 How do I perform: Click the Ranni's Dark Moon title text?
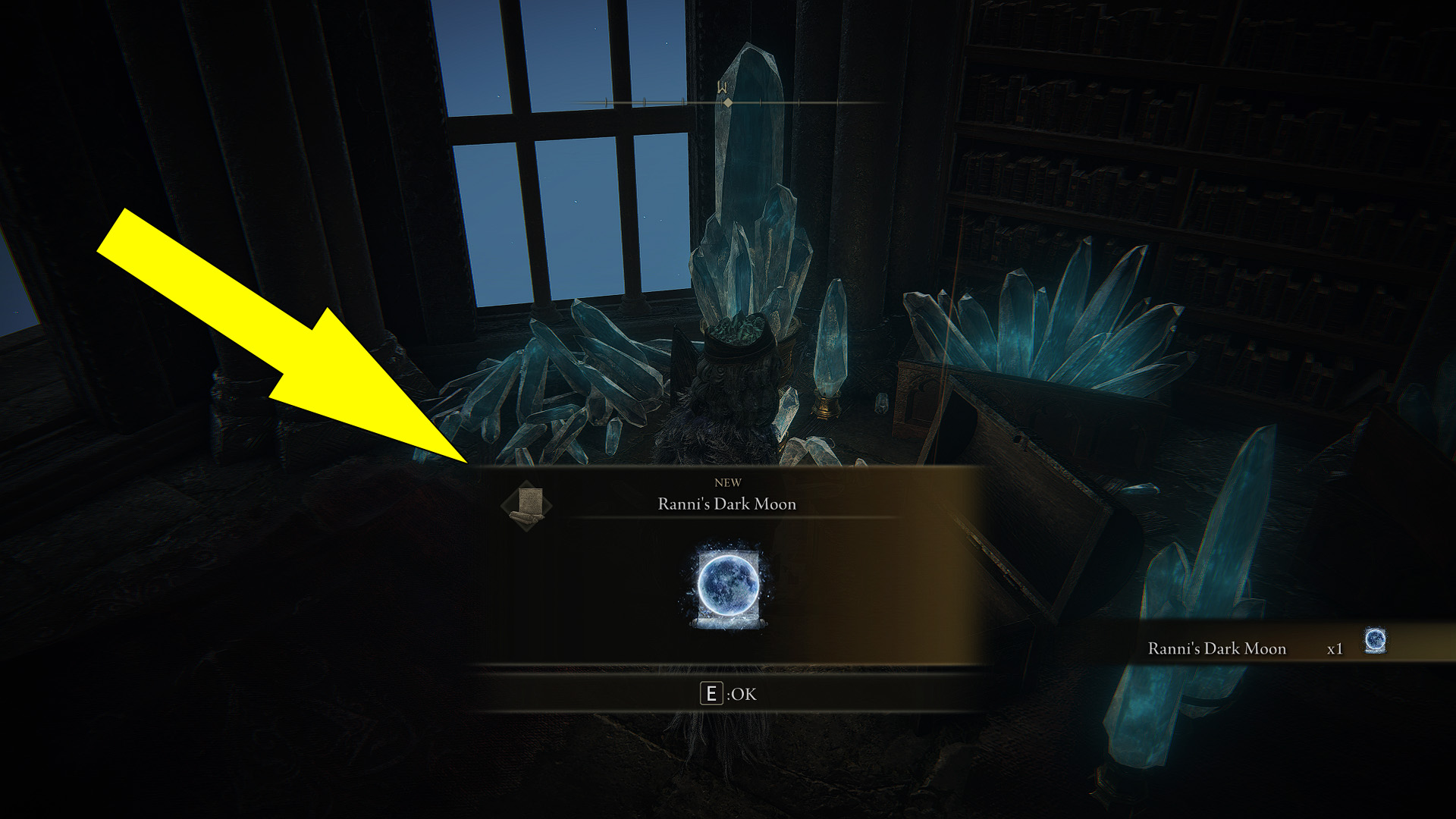[x=726, y=504]
